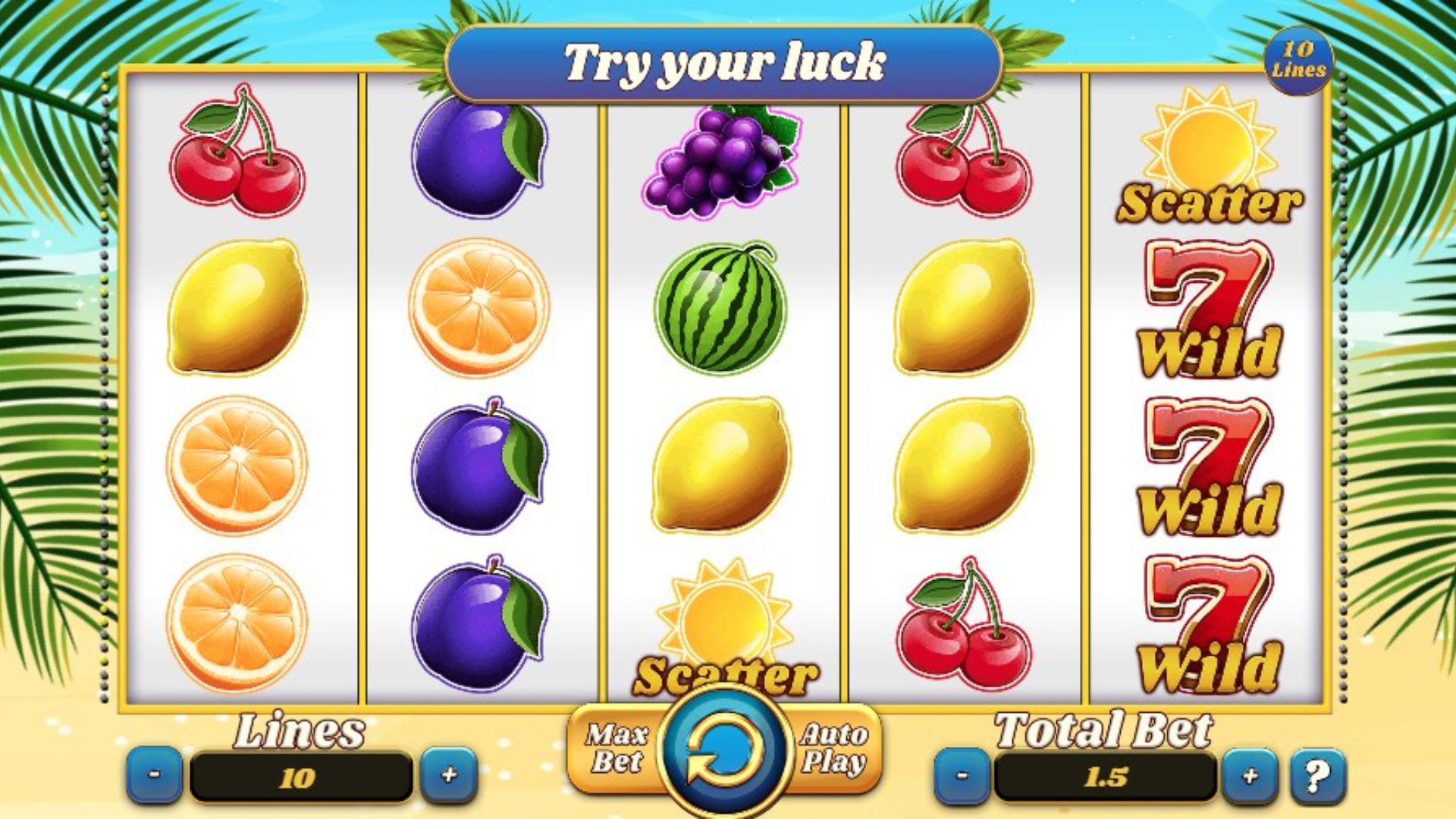Open the question mark help button
1456x819 pixels.
click(1318, 776)
